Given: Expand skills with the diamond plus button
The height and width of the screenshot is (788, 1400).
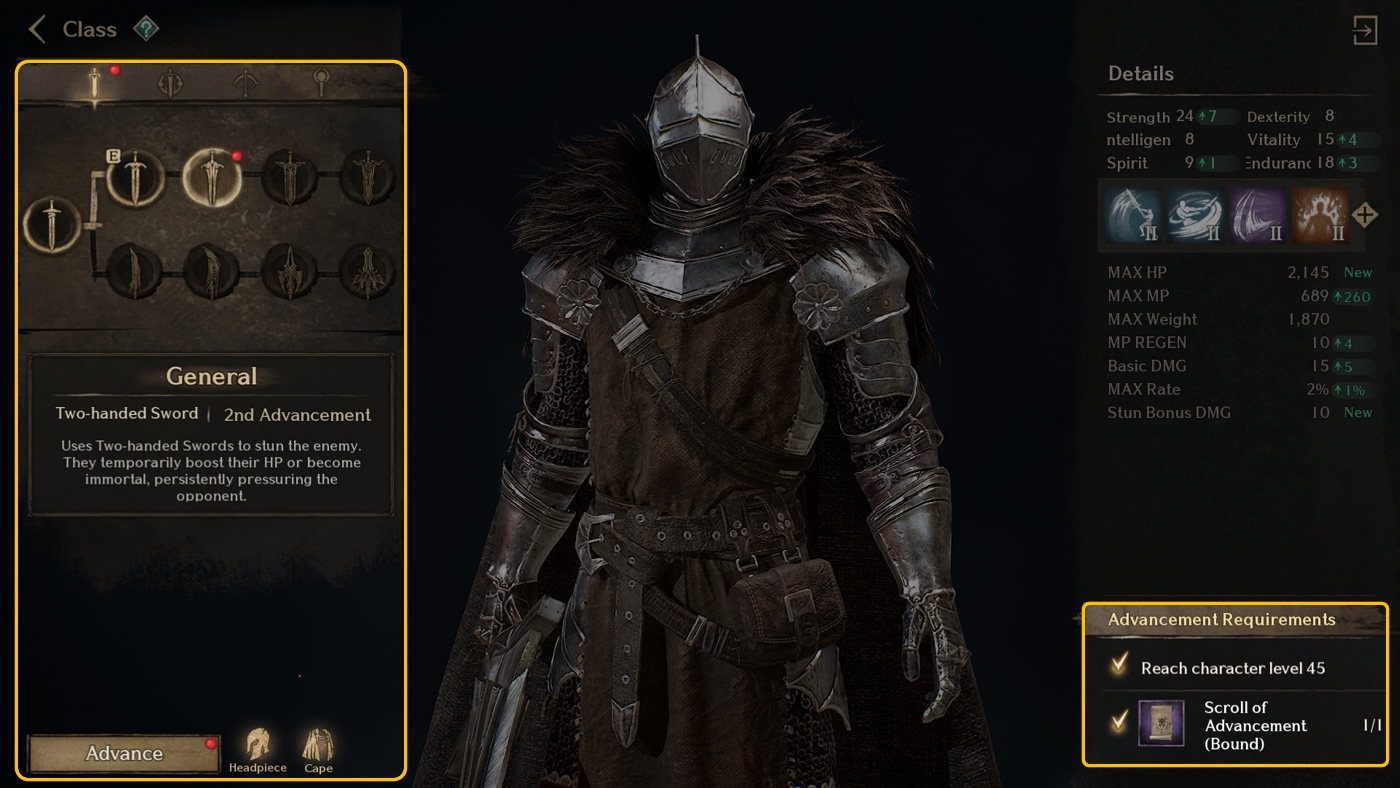Looking at the screenshot, I should (1364, 214).
